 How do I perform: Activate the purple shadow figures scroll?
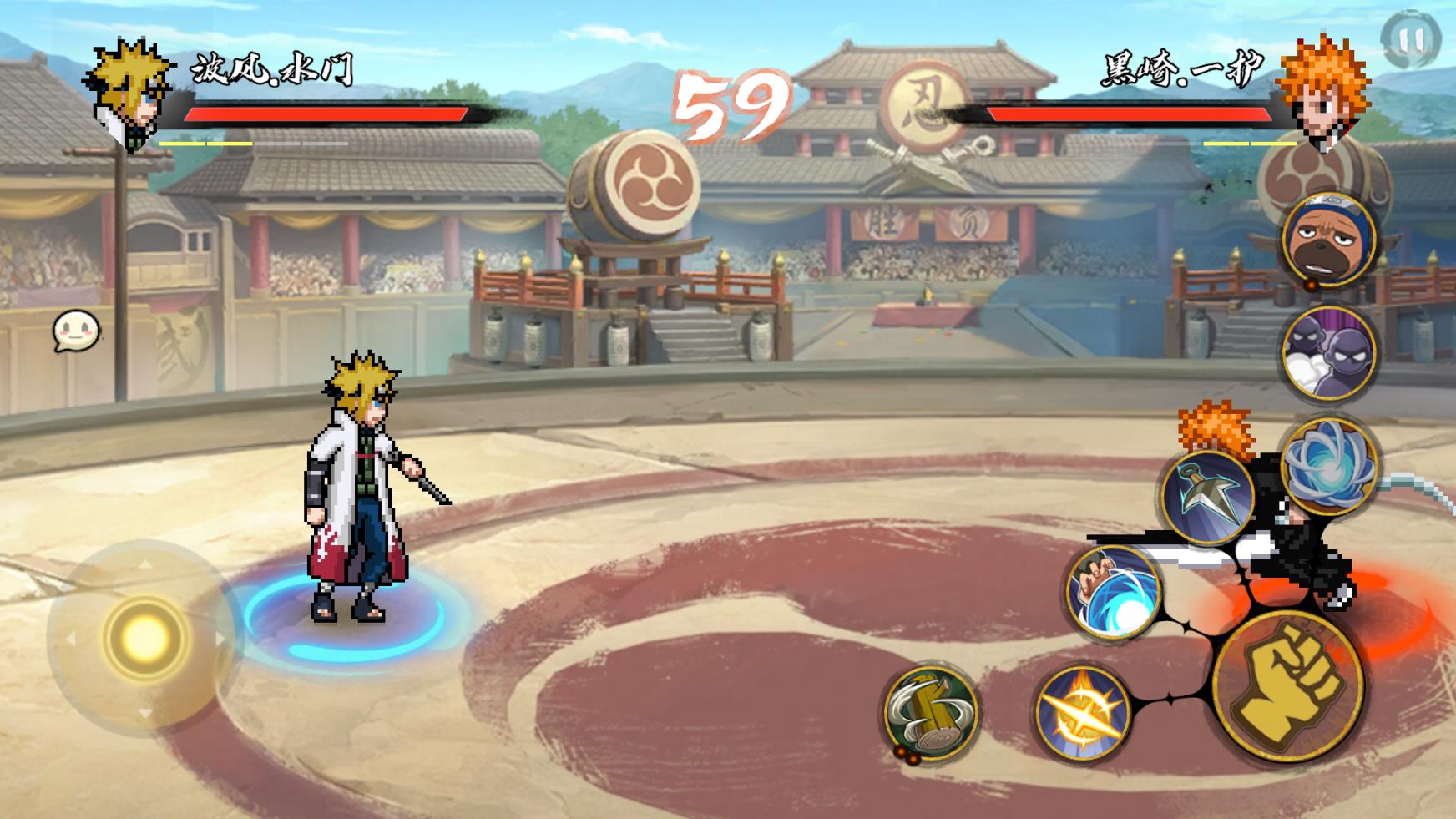(x=1327, y=352)
